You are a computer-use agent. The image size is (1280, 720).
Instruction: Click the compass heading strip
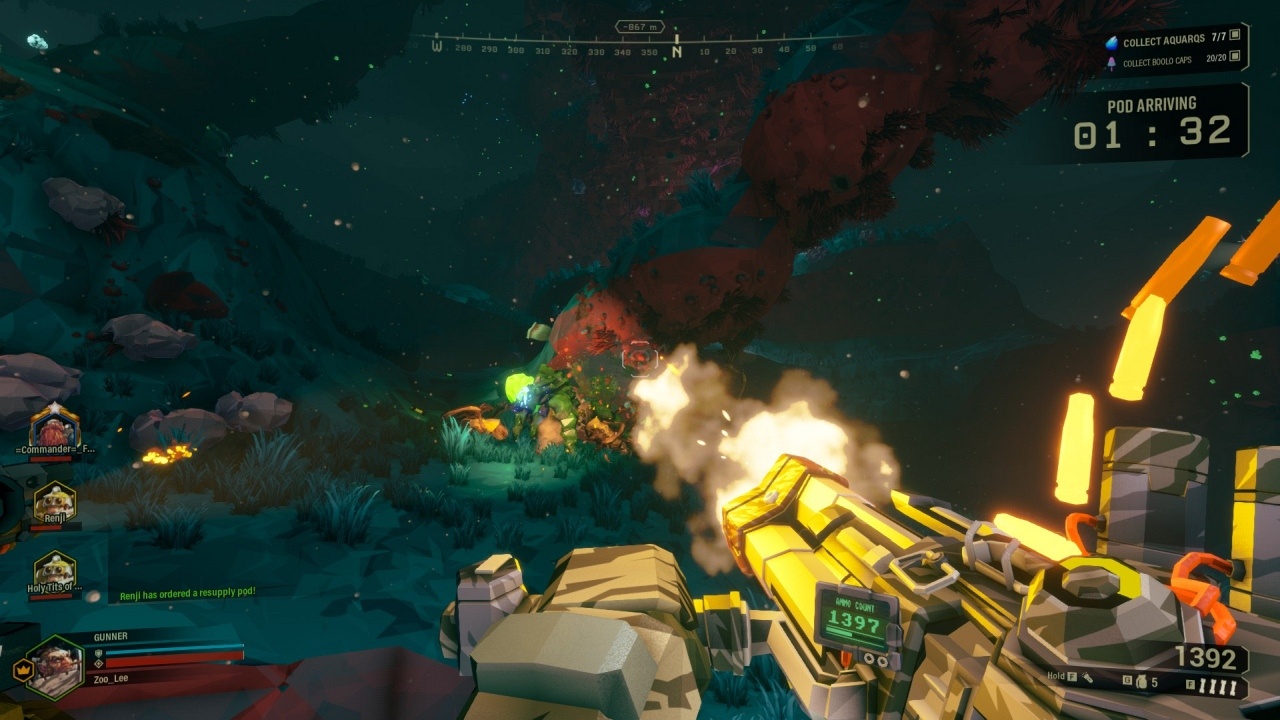(640, 47)
